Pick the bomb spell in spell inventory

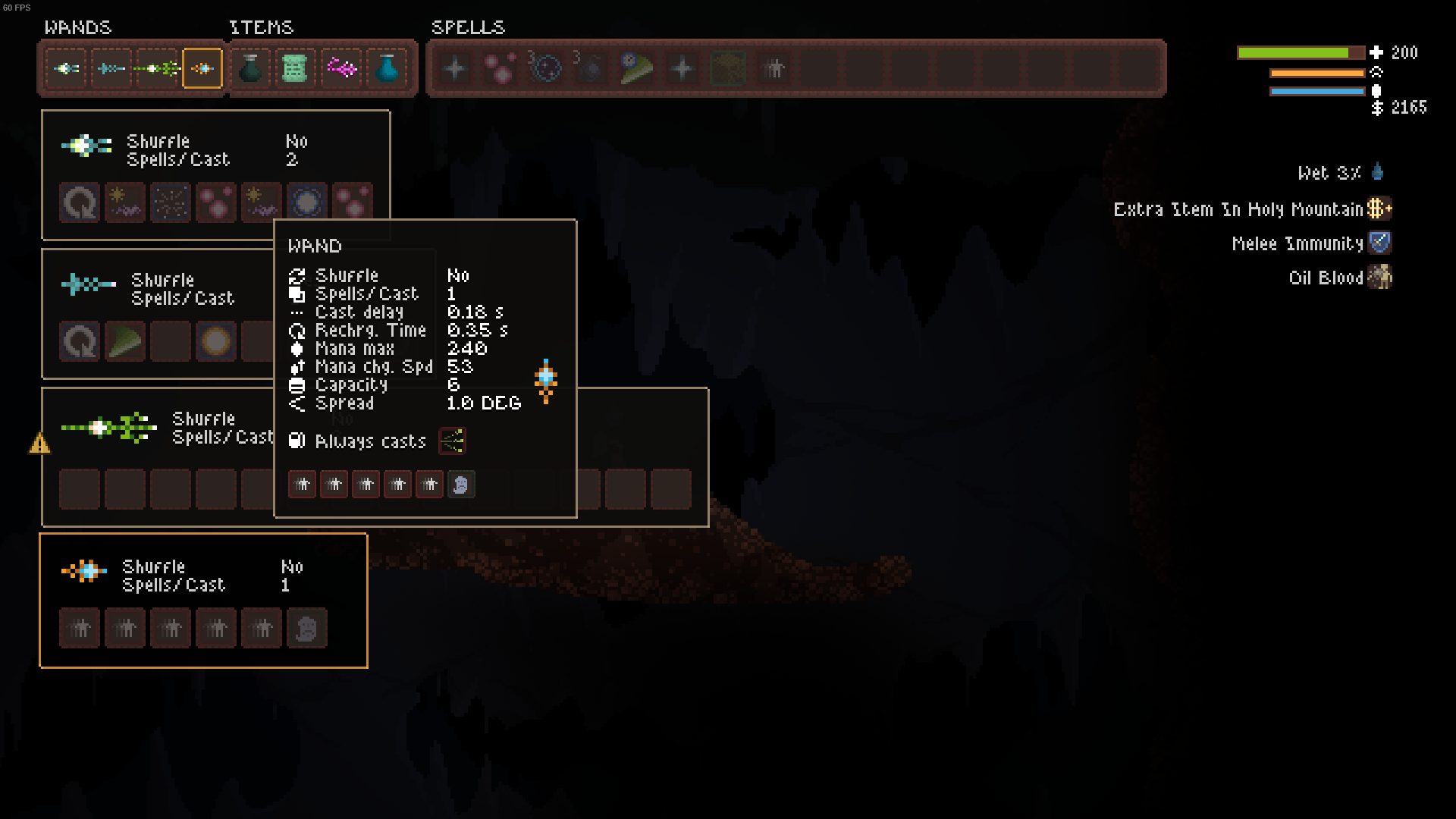(x=591, y=69)
